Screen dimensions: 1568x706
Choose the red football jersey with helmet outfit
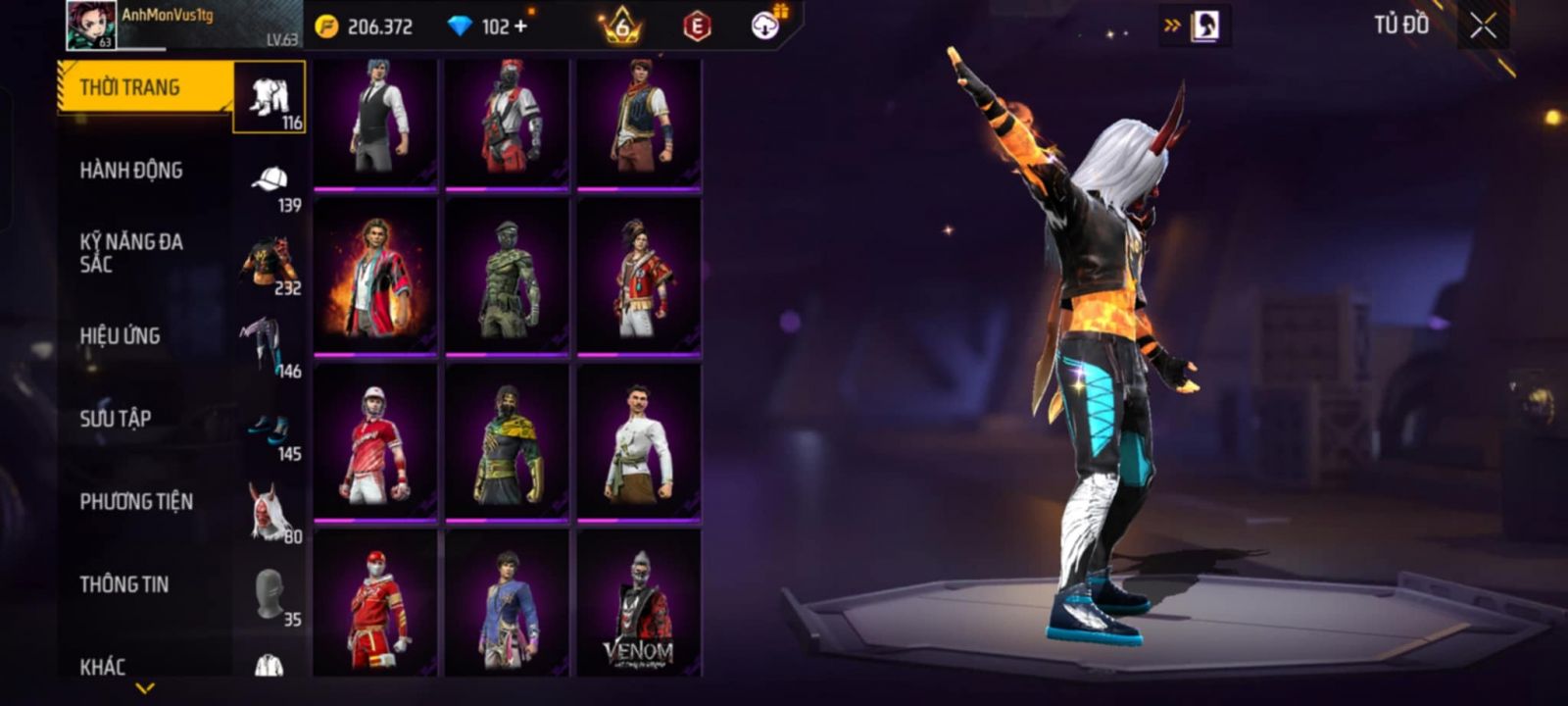(x=375, y=443)
